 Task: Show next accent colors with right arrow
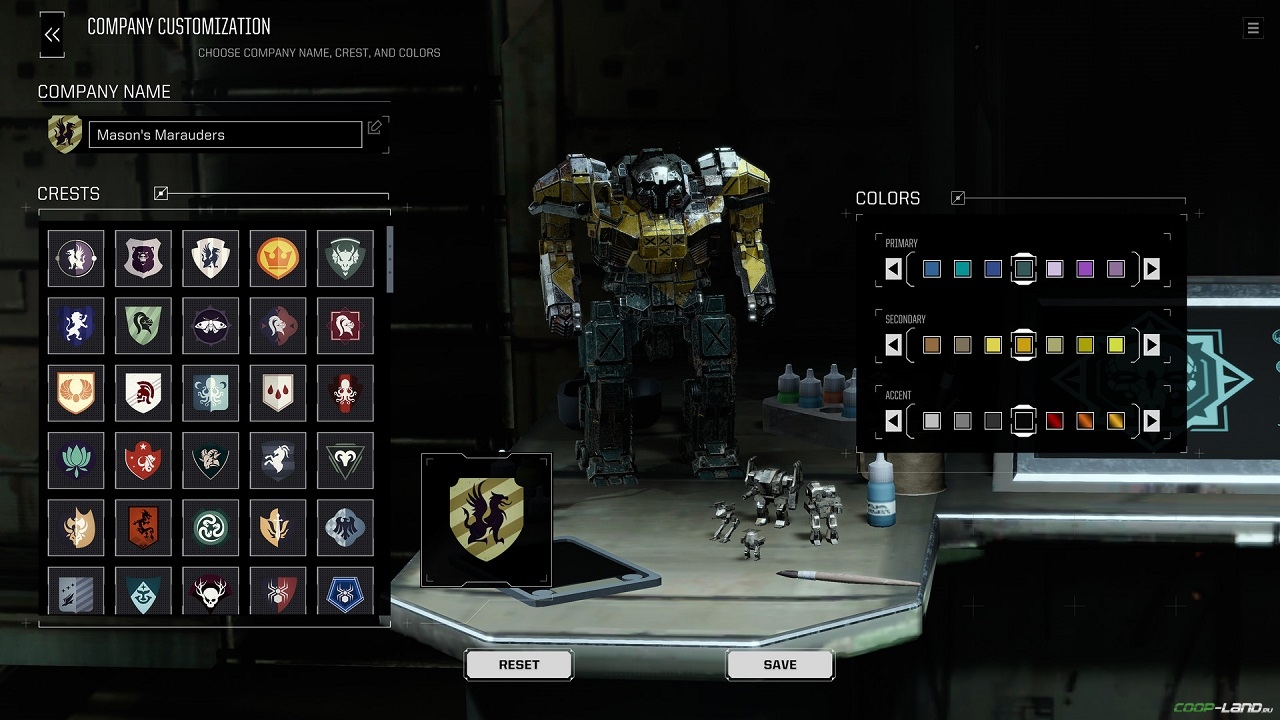[x=1151, y=421]
